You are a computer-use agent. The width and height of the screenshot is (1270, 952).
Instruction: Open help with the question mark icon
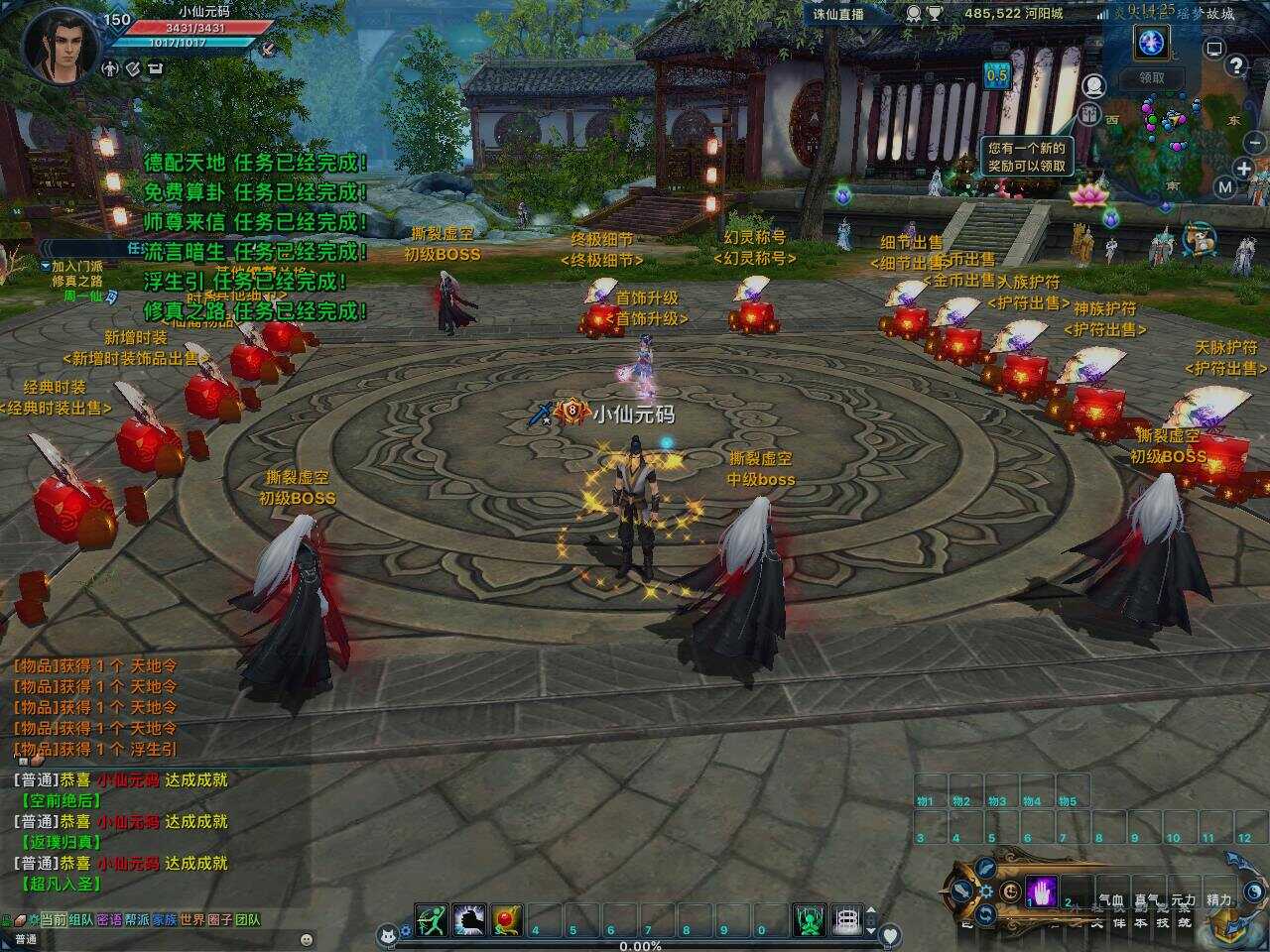pyautogui.click(x=1235, y=66)
